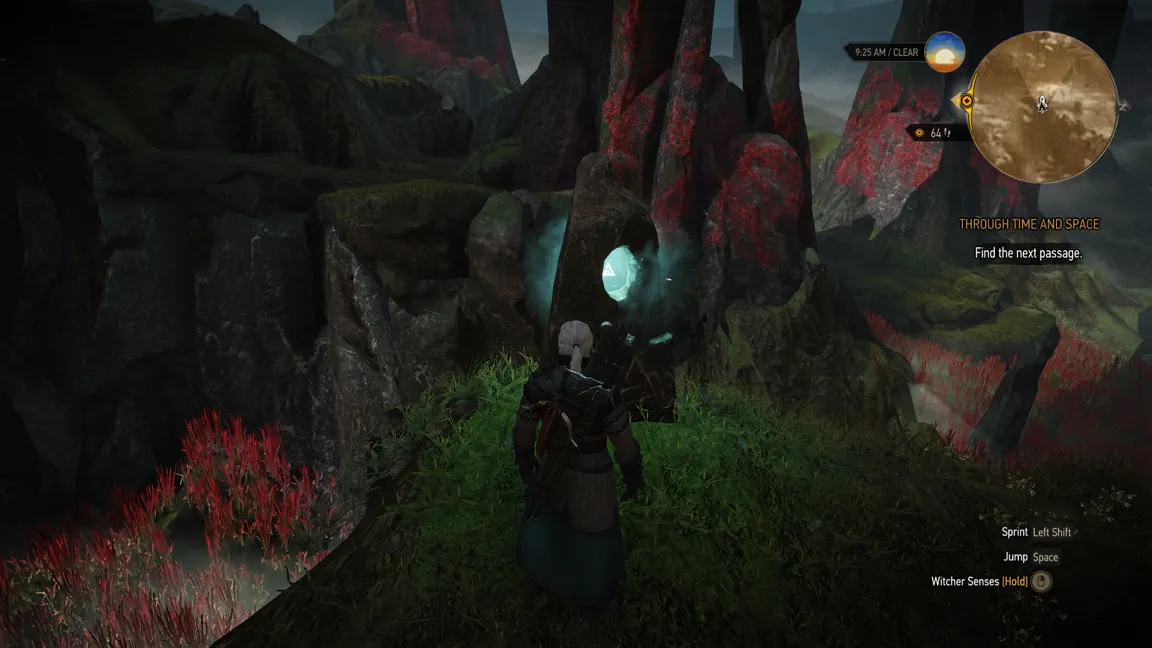
Task: Click the sun weather icon
Action: [x=945, y=52]
